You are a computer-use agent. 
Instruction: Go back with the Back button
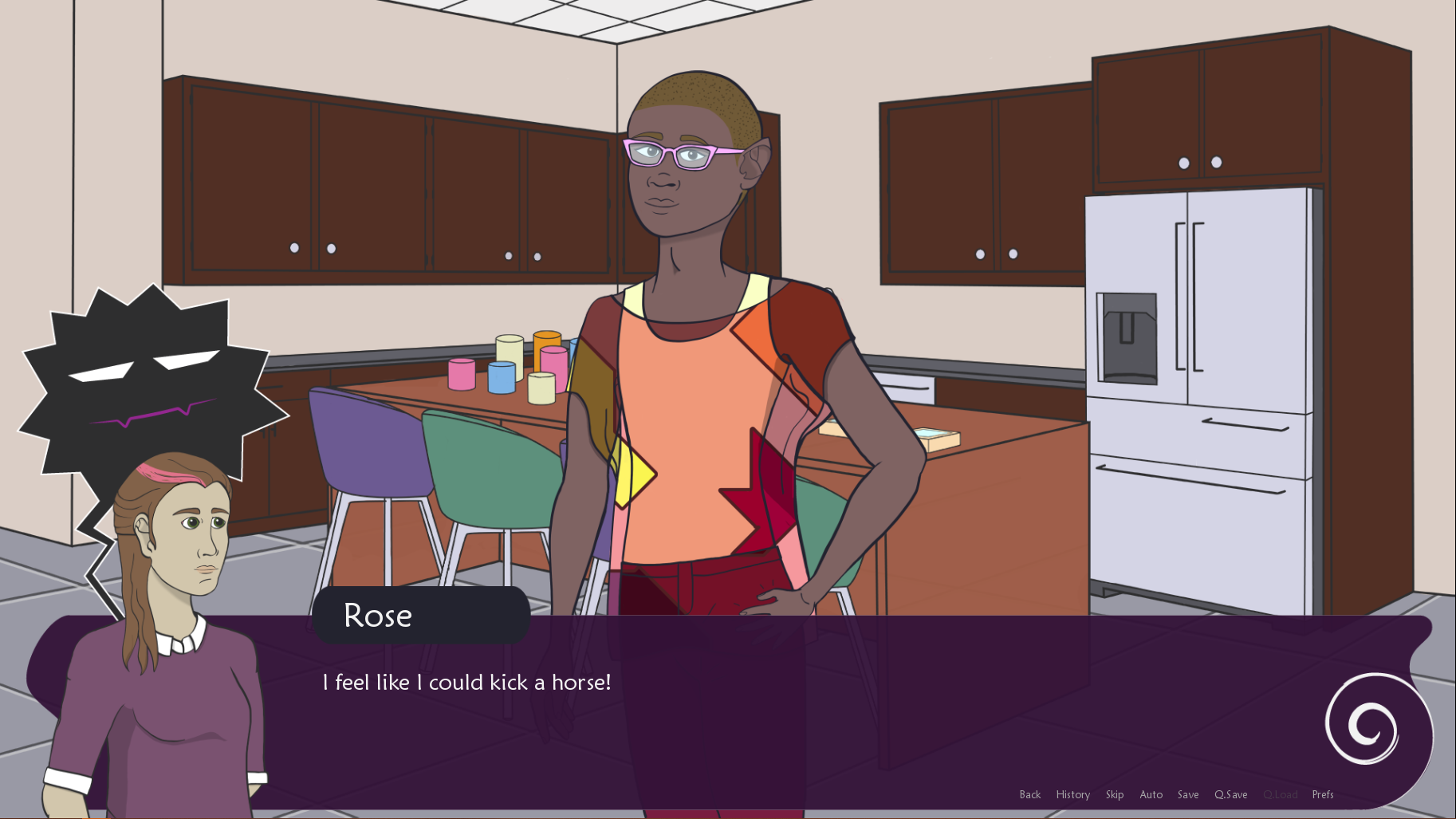tap(1029, 794)
